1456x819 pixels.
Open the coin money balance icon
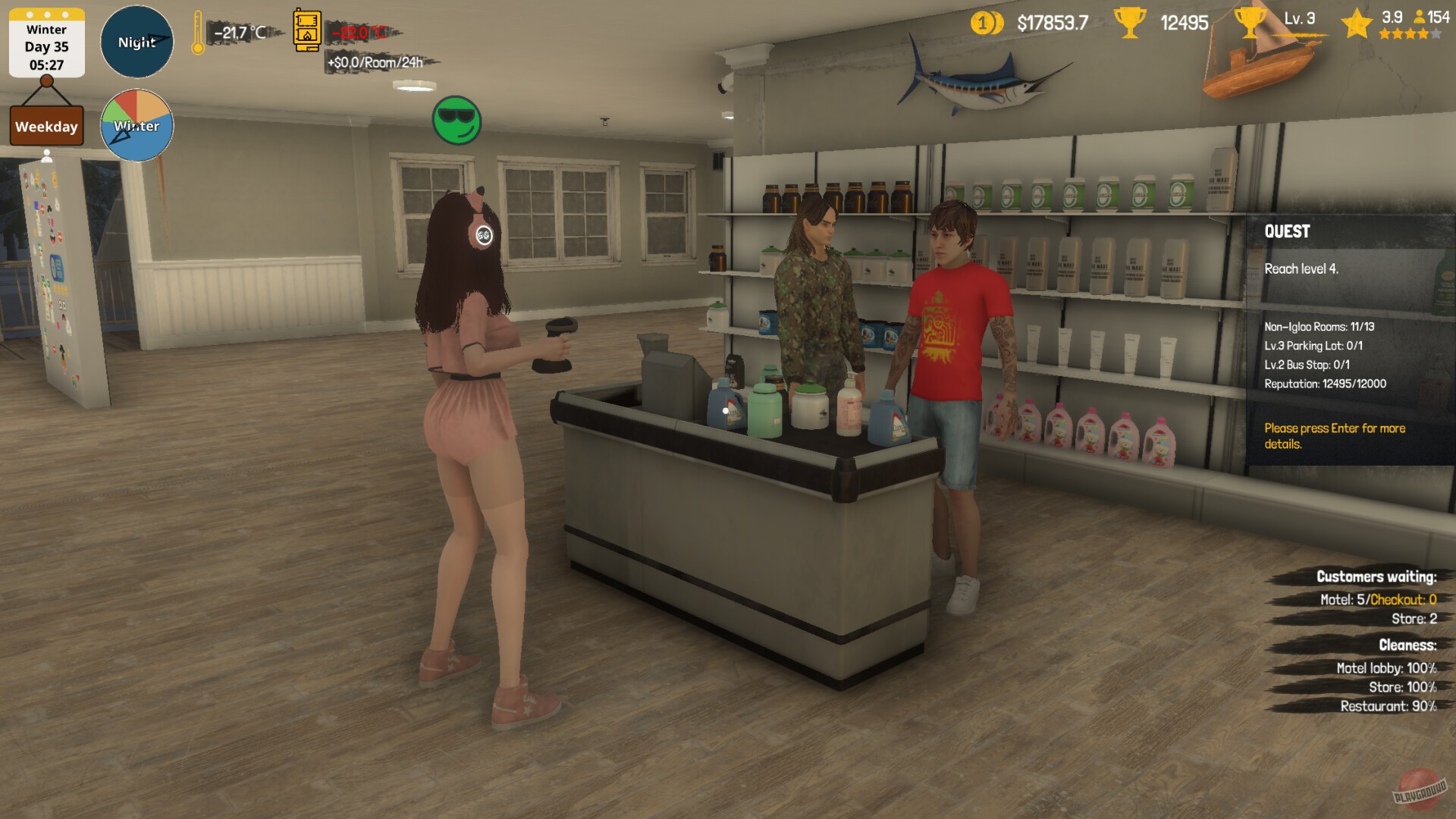986,23
